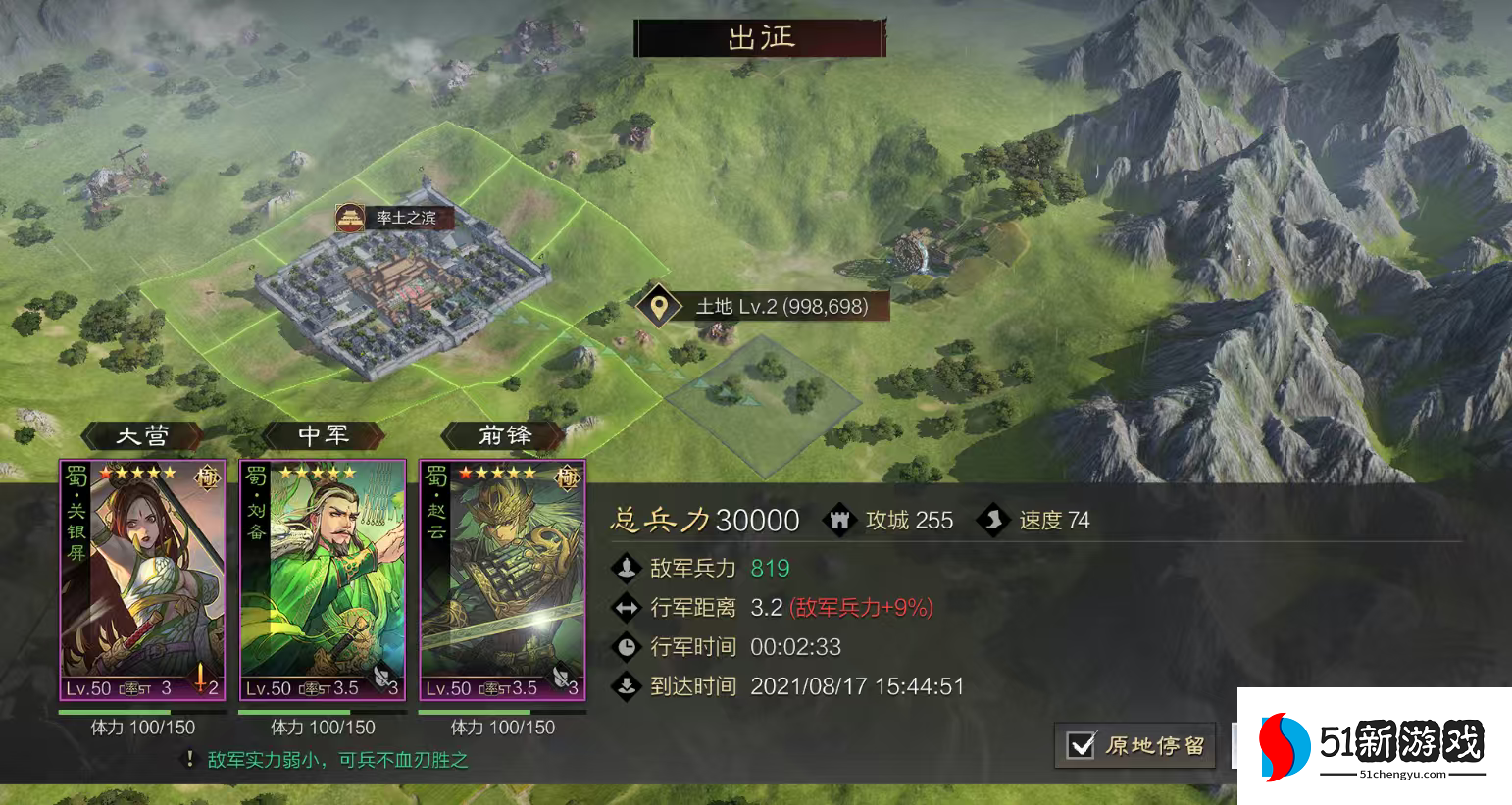Click the 率土之滨 city banner icon
This screenshot has width=1512, height=805.
tap(351, 219)
